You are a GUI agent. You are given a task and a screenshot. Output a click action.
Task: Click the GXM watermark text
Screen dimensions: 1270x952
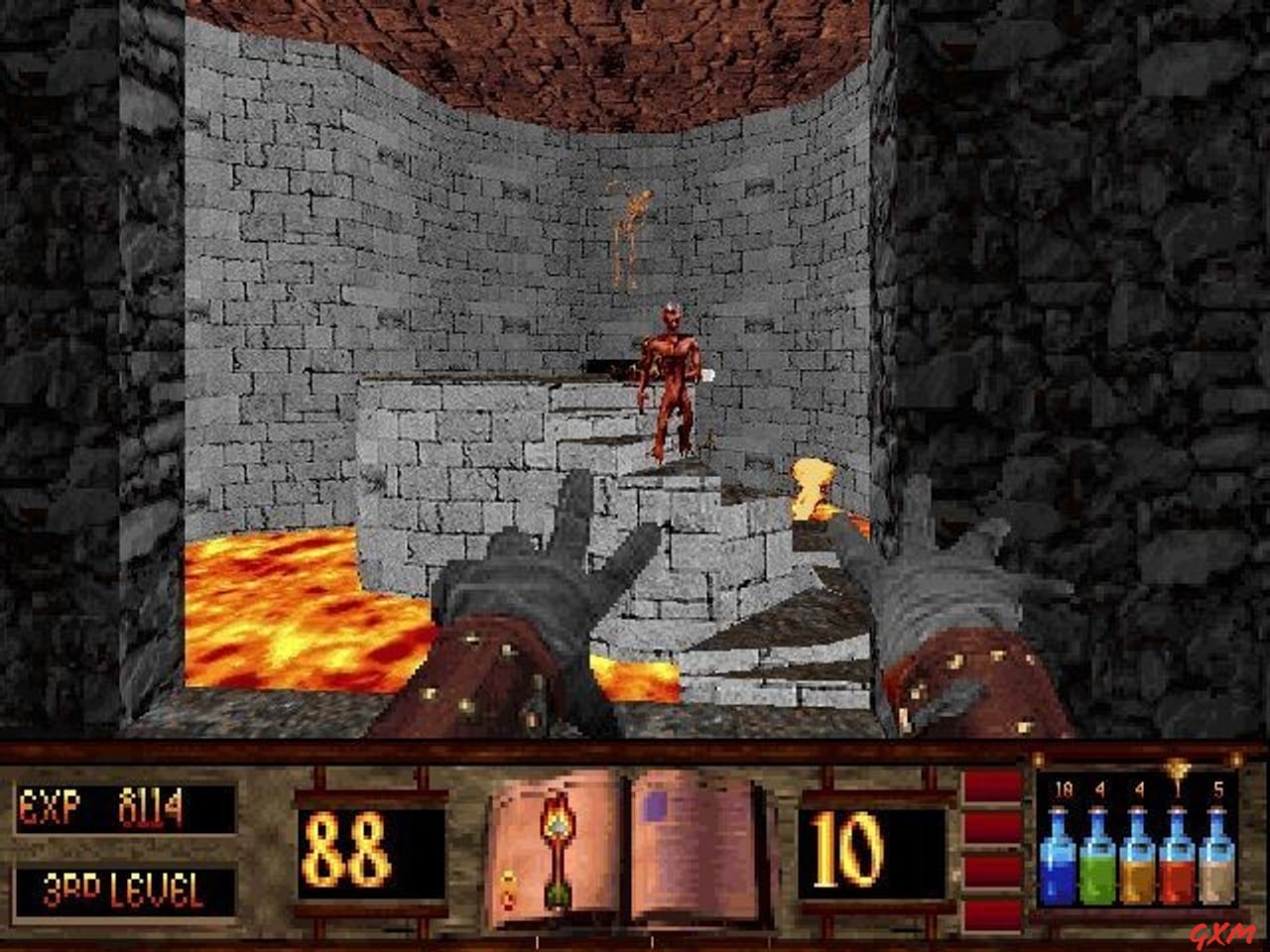(1220, 932)
